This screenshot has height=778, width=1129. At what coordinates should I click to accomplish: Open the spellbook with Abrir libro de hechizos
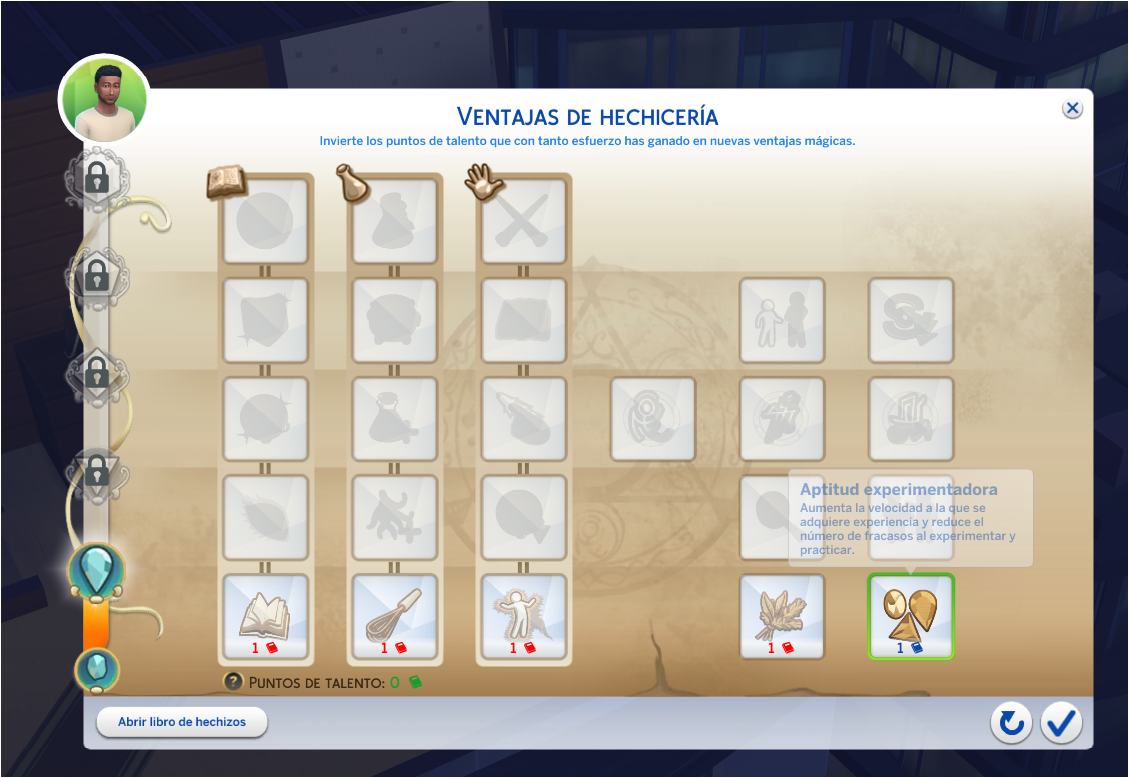(182, 722)
